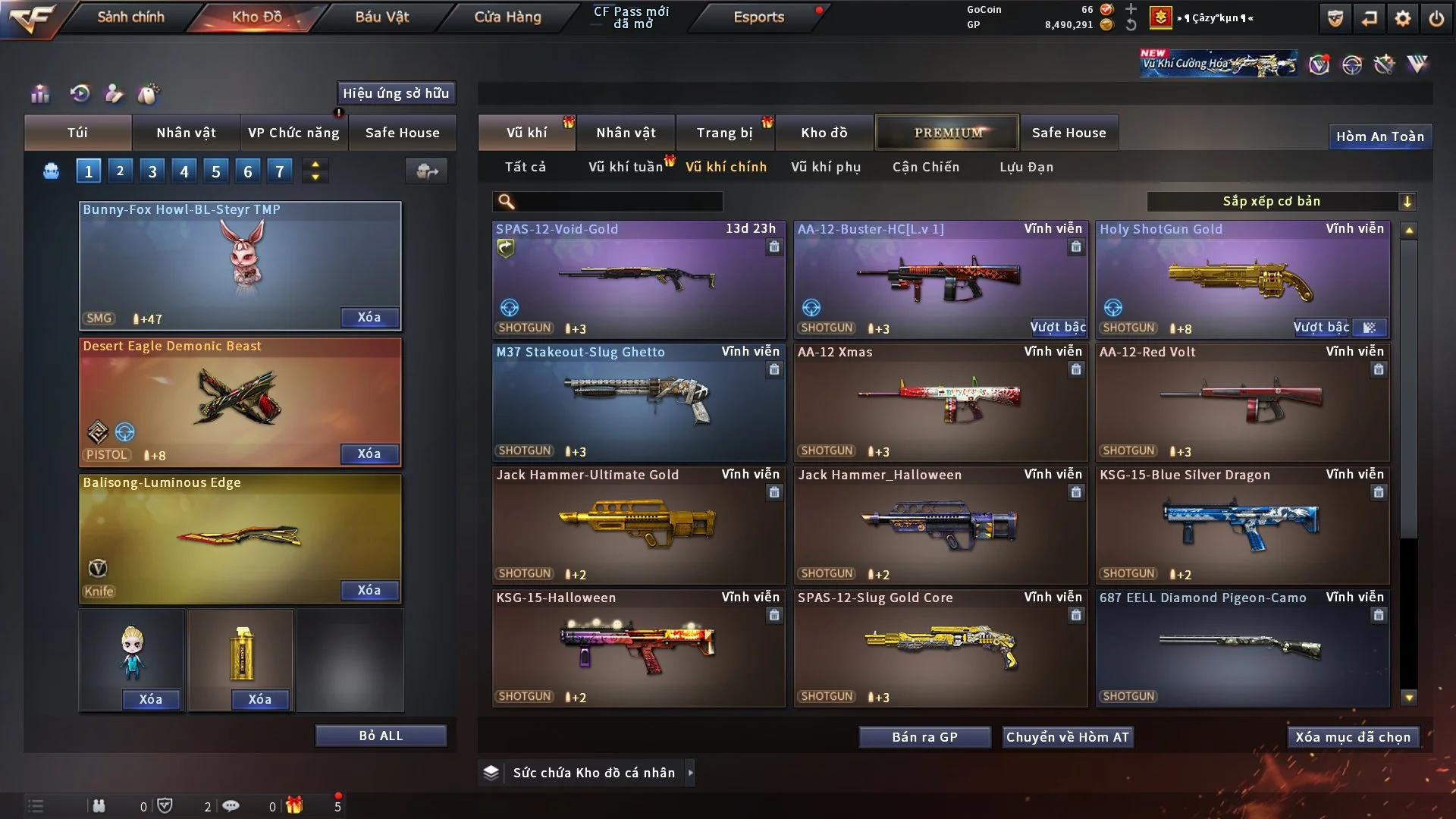Open the Hòm An Toàn safe box
This screenshot has height=819, width=1456.
pyautogui.click(x=1379, y=136)
